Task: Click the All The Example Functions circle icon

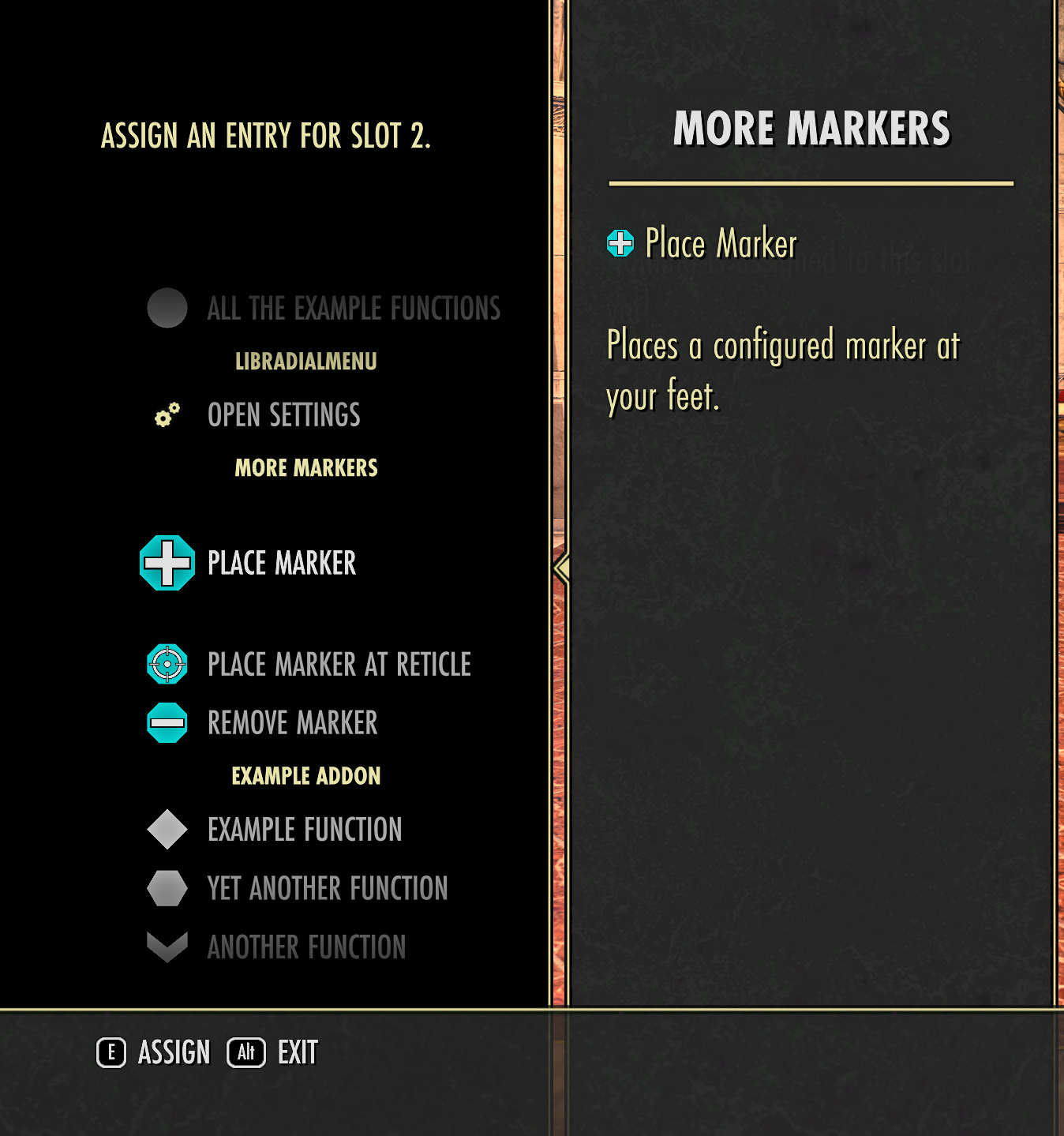Action: (166, 308)
